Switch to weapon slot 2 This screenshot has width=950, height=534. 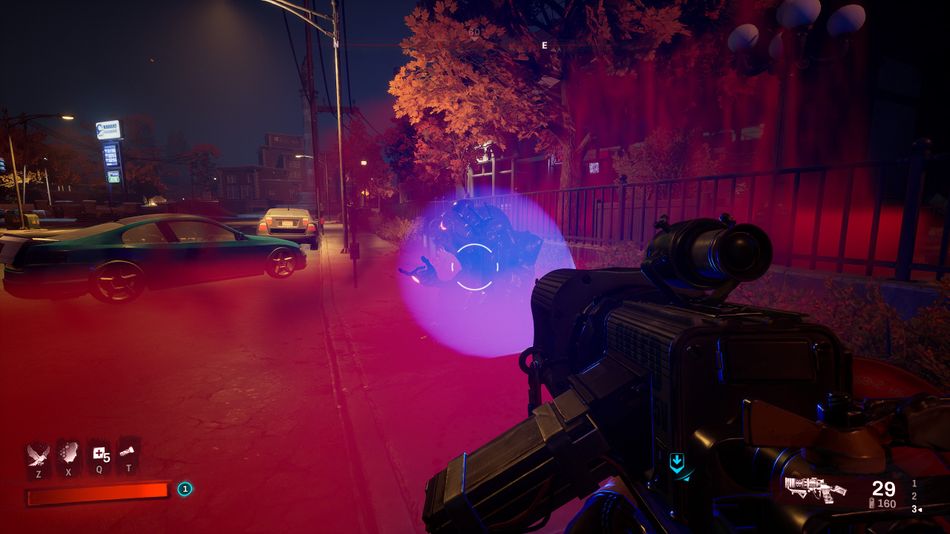tap(913, 496)
